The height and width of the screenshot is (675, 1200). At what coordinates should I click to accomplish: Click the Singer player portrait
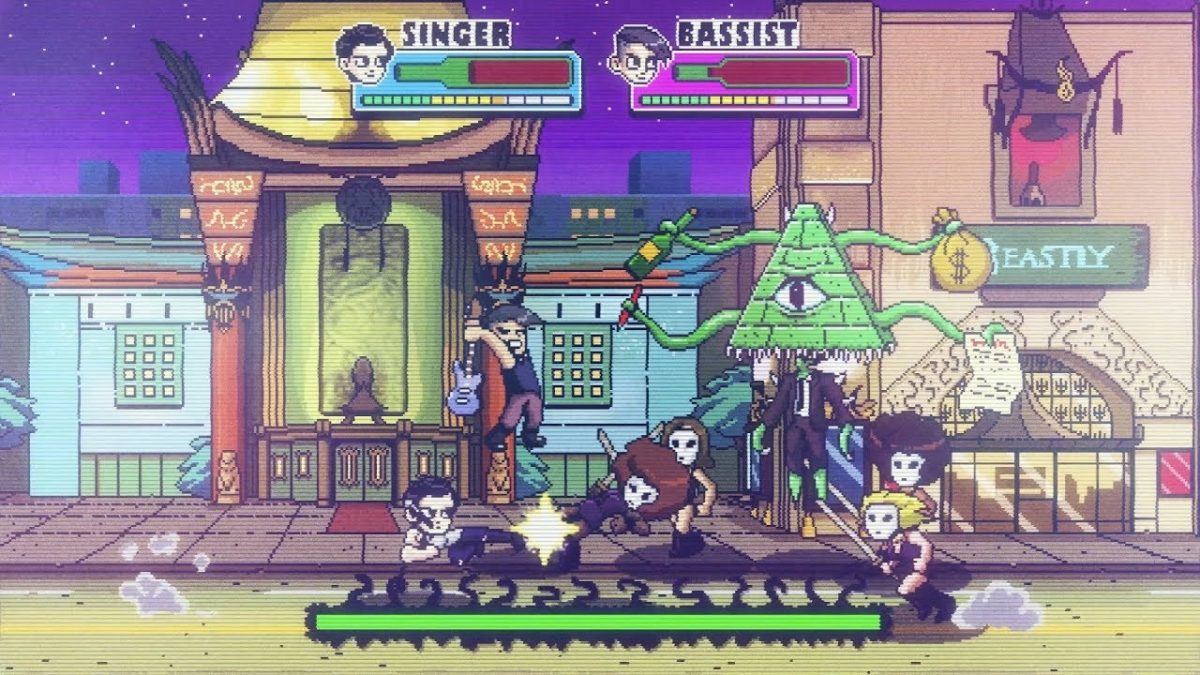coord(363,55)
